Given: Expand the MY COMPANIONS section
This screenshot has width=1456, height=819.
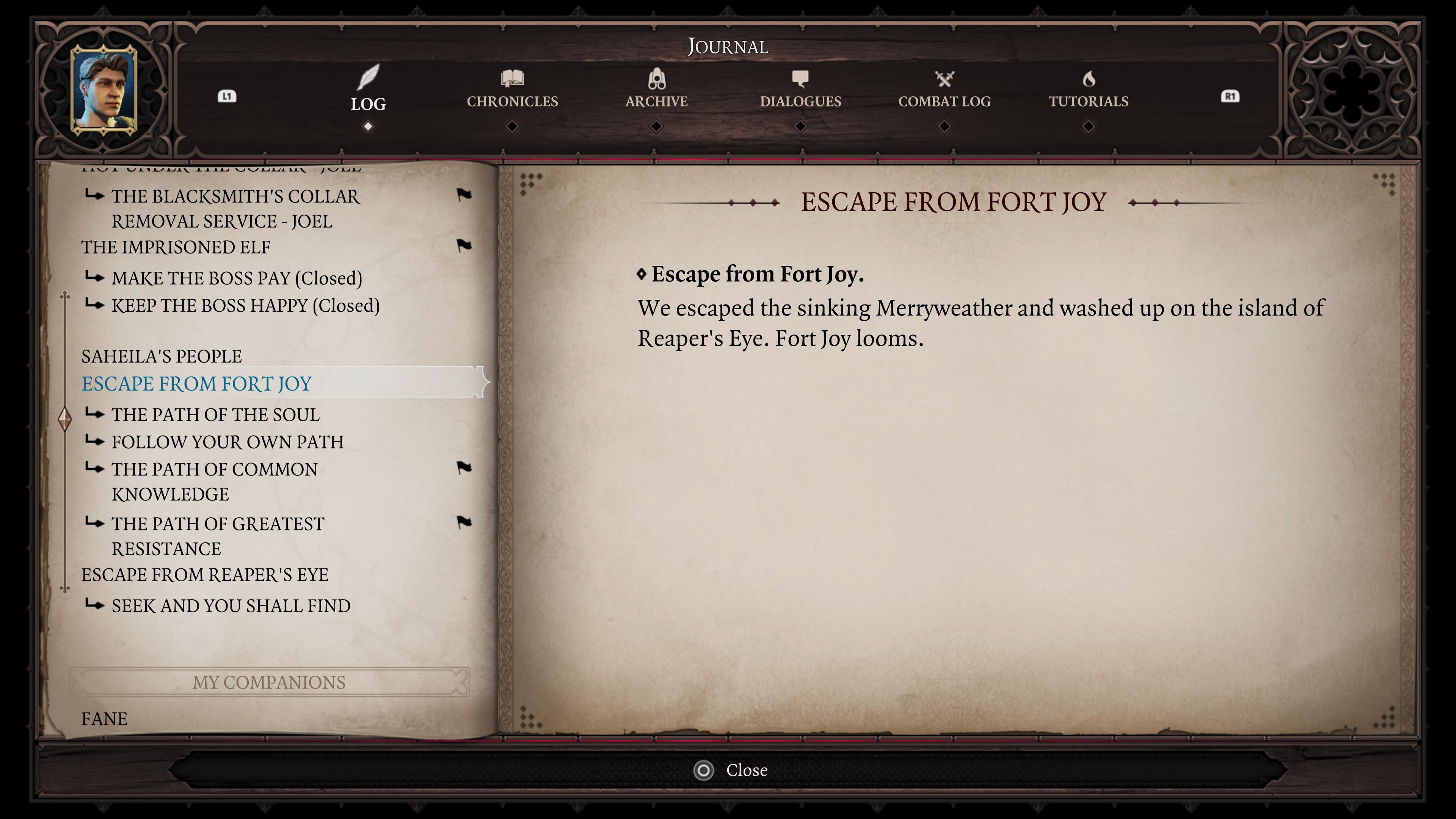Looking at the screenshot, I should 269,682.
